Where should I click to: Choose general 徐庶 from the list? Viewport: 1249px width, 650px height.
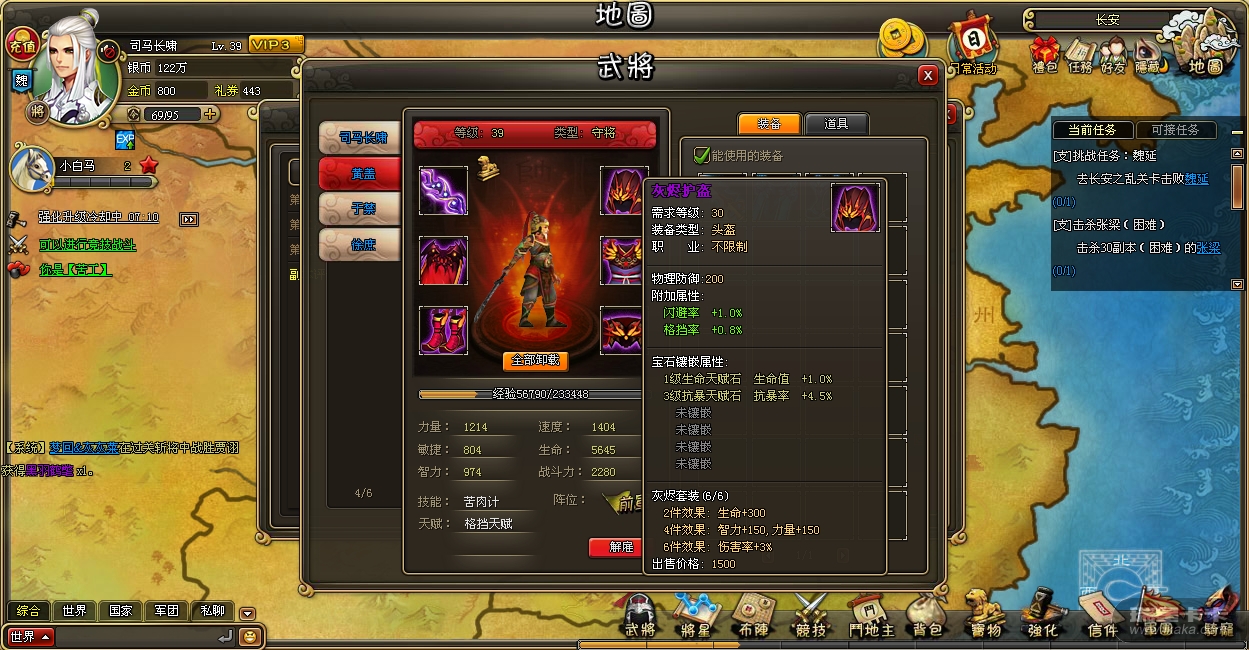(360, 244)
